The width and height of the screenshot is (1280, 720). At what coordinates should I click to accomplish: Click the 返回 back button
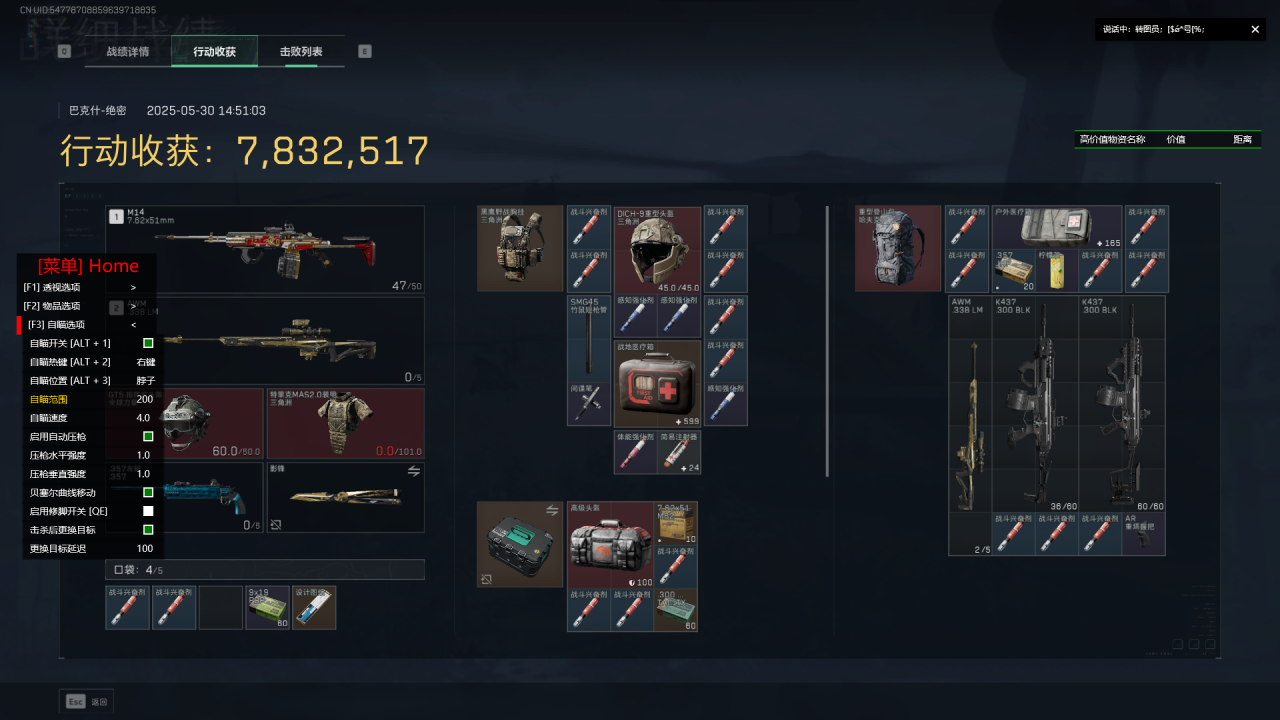87,702
